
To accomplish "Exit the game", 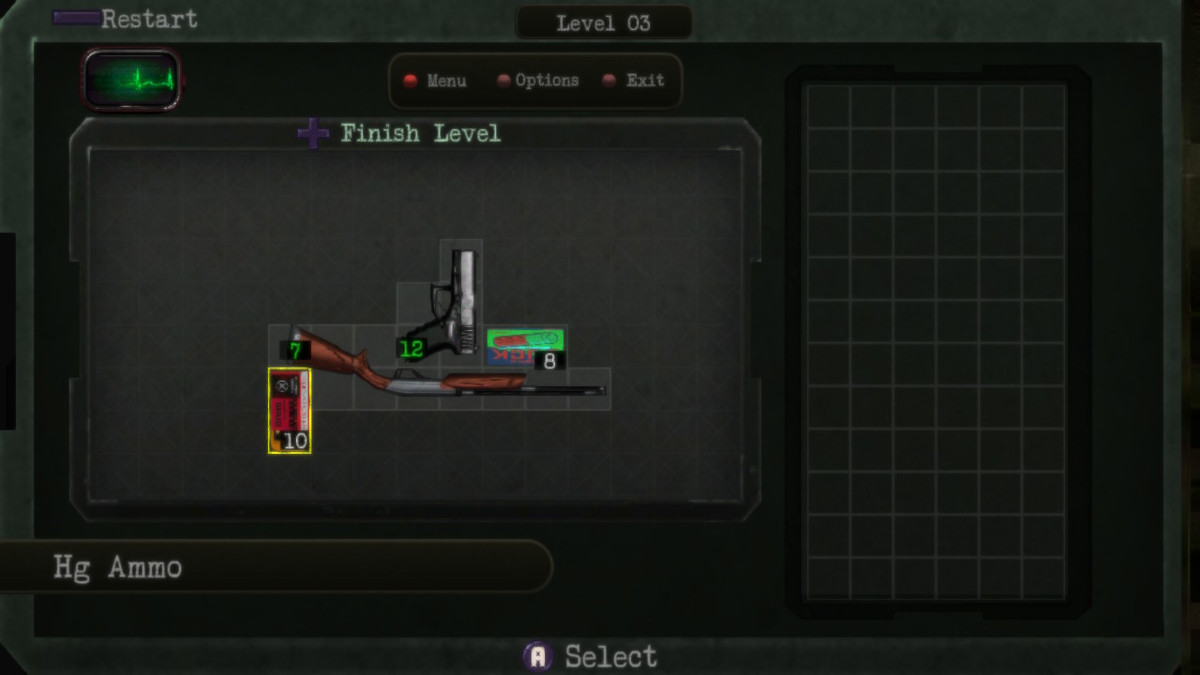I will click(x=644, y=81).
